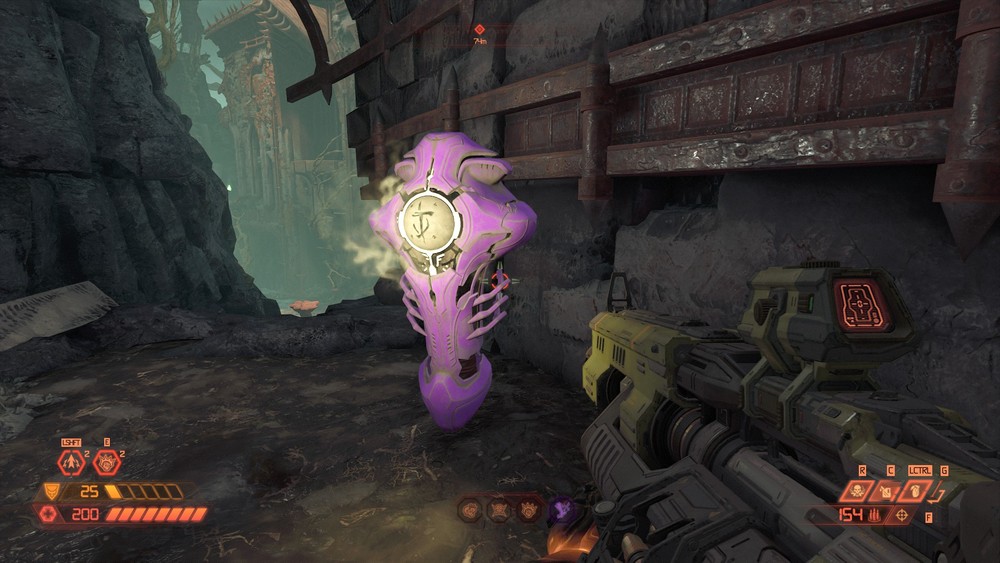Switch equipment with the arrow icon
Image resolution: width=1000 pixels, height=563 pixels.
[x=938, y=490]
